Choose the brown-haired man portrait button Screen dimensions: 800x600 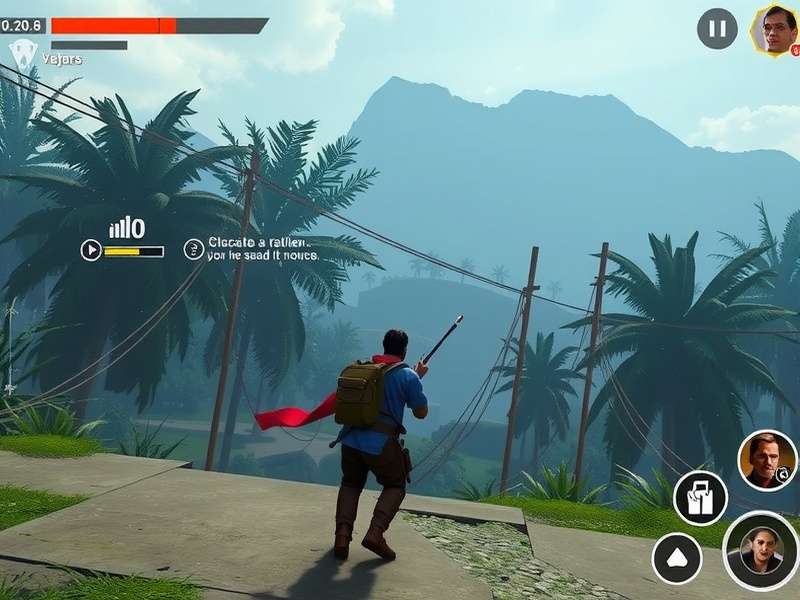(x=767, y=460)
